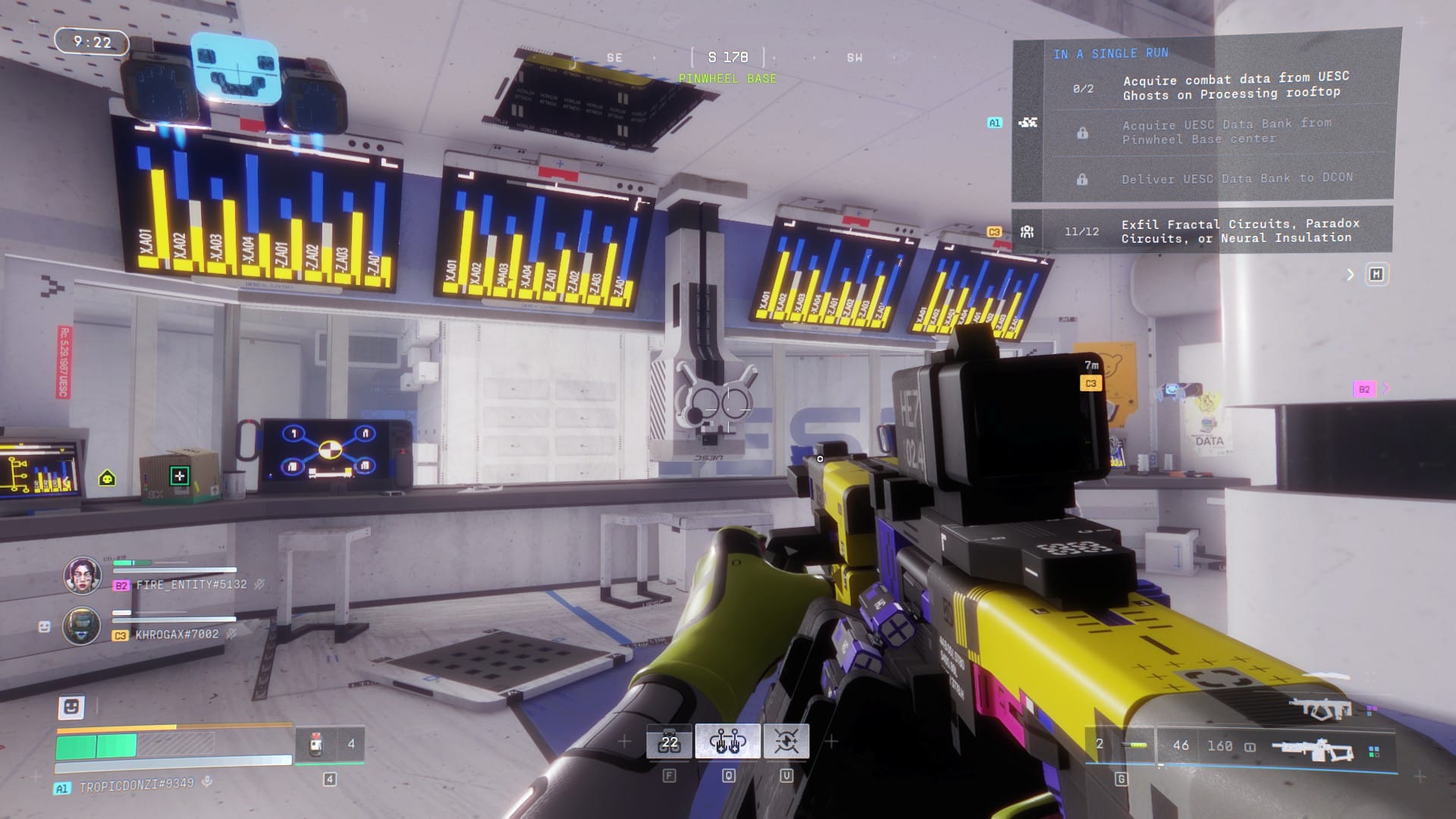
Task: Choose the grenade equipment slot
Action: click(1121, 745)
